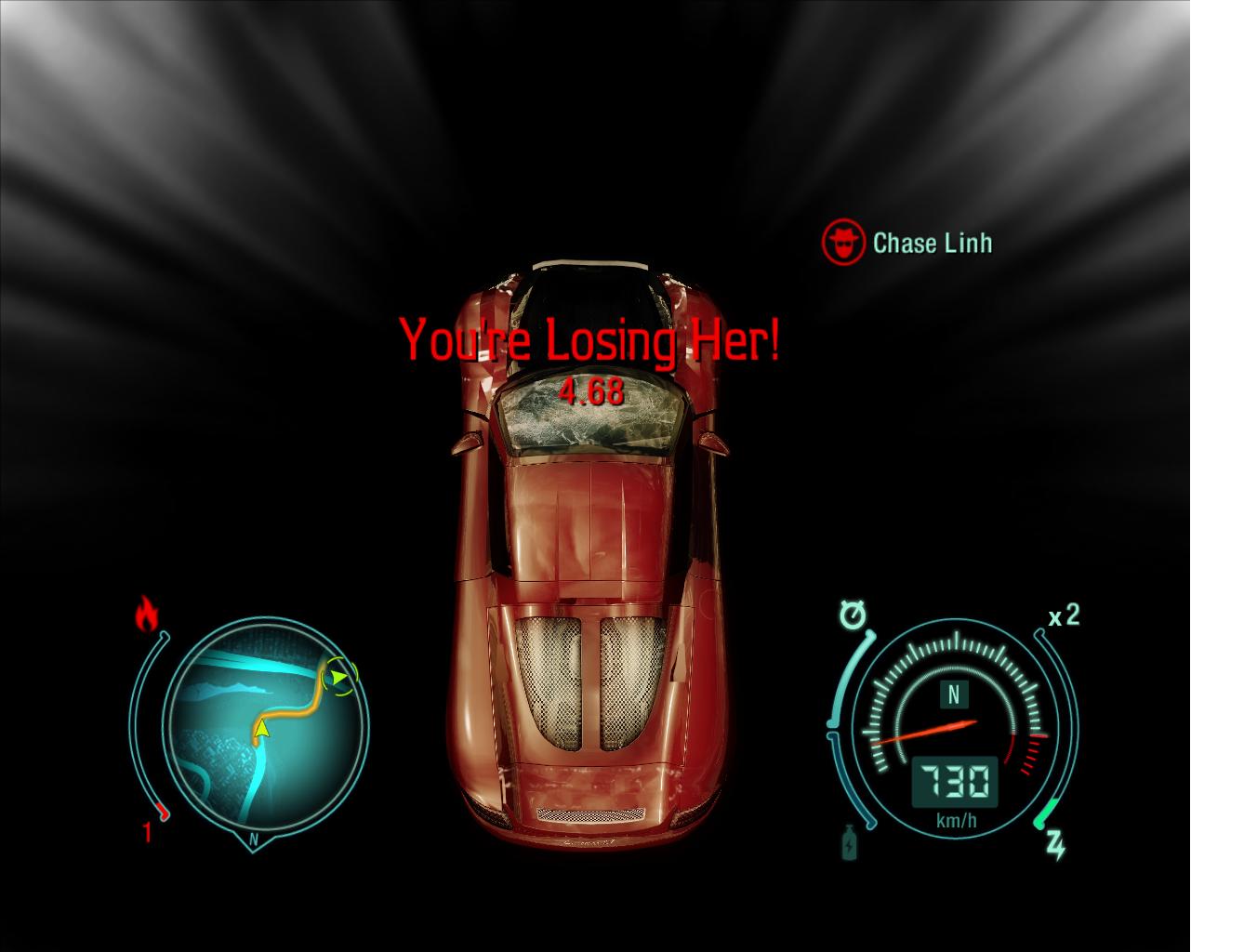The image size is (1244, 952).
Task: Click the red flame heat icon
Action: coord(147,615)
